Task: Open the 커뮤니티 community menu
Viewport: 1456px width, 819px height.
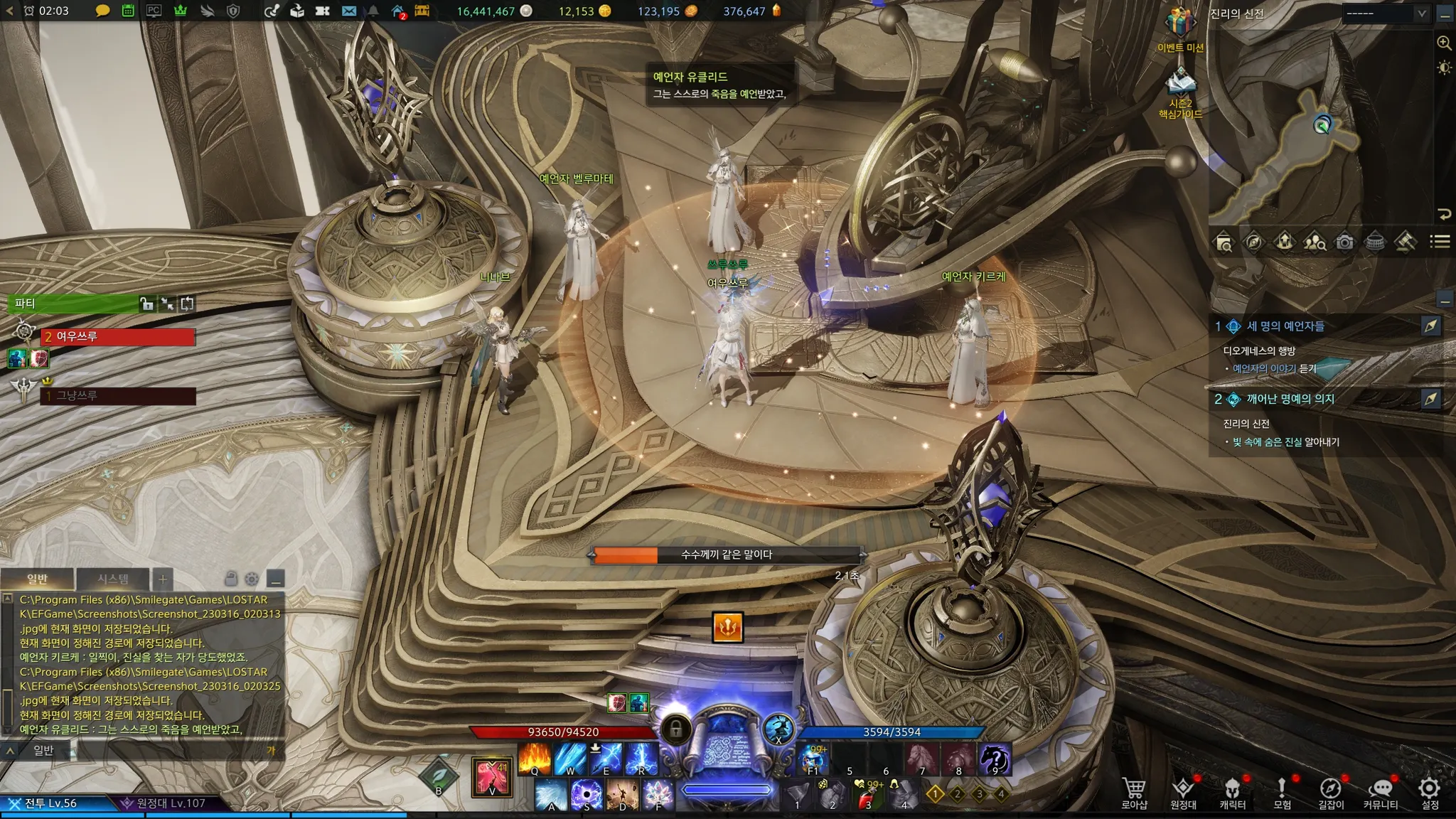Action: pos(1380,791)
